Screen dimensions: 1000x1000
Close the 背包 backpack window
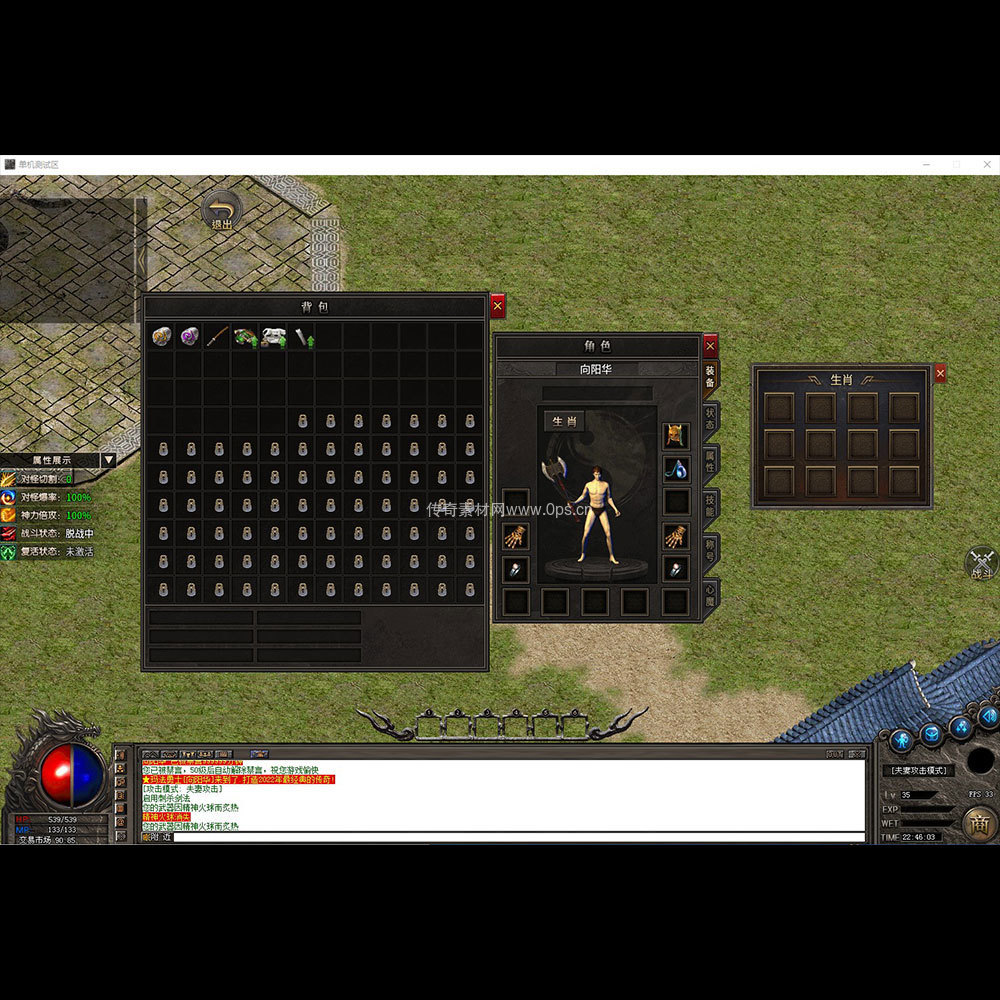pyautogui.click(x=497, y=306)
